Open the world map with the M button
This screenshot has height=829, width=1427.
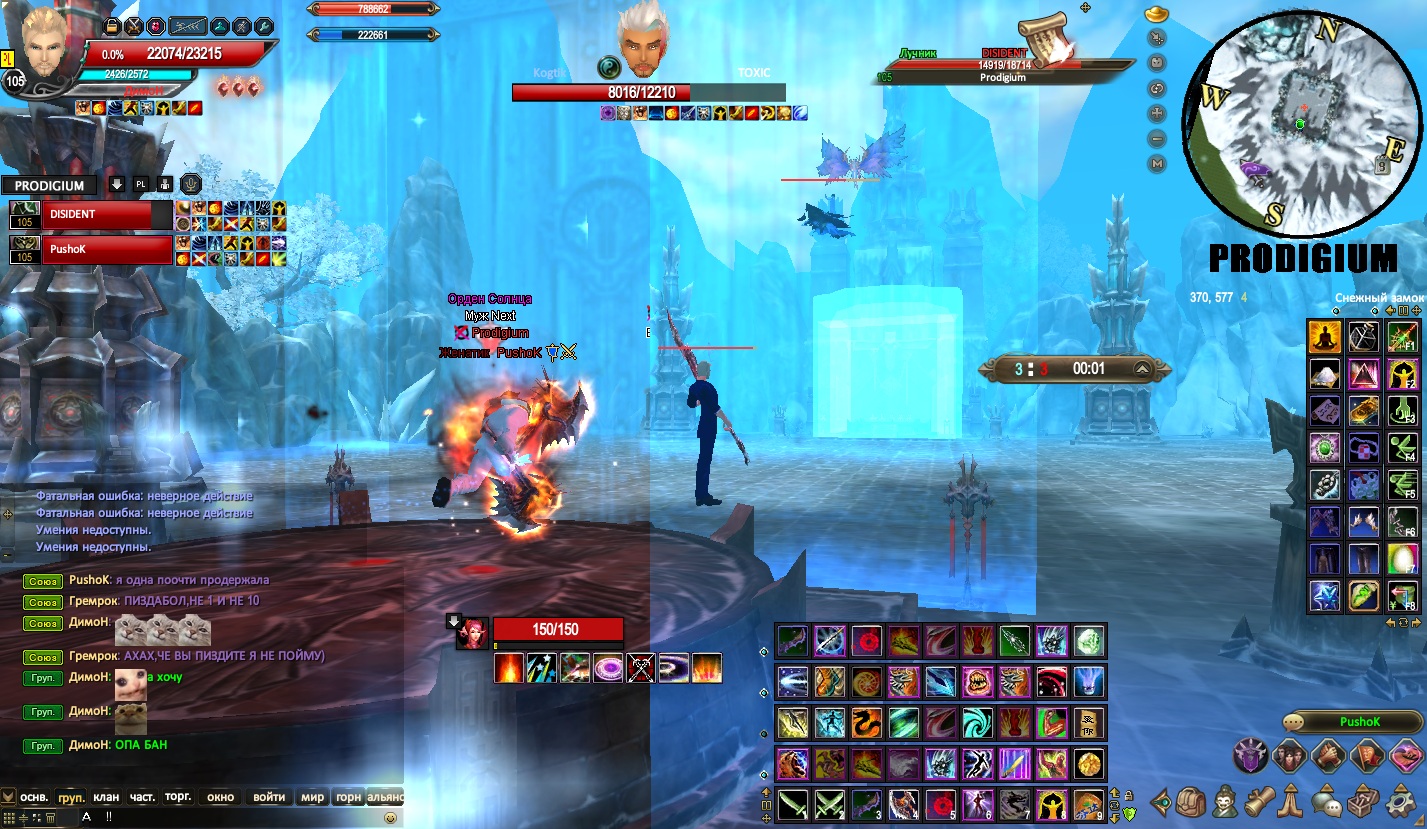pos(1158,163)
